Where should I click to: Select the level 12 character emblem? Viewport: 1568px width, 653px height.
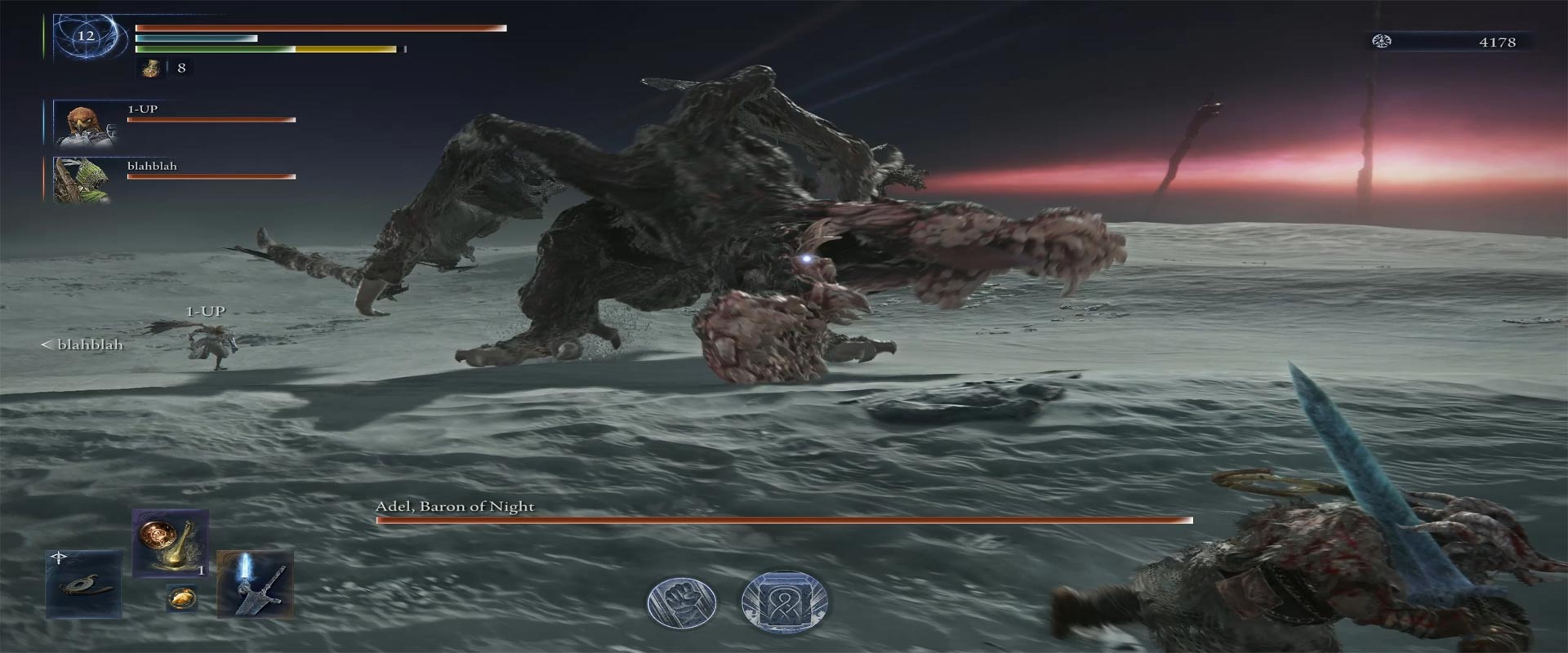click(87, 37)
